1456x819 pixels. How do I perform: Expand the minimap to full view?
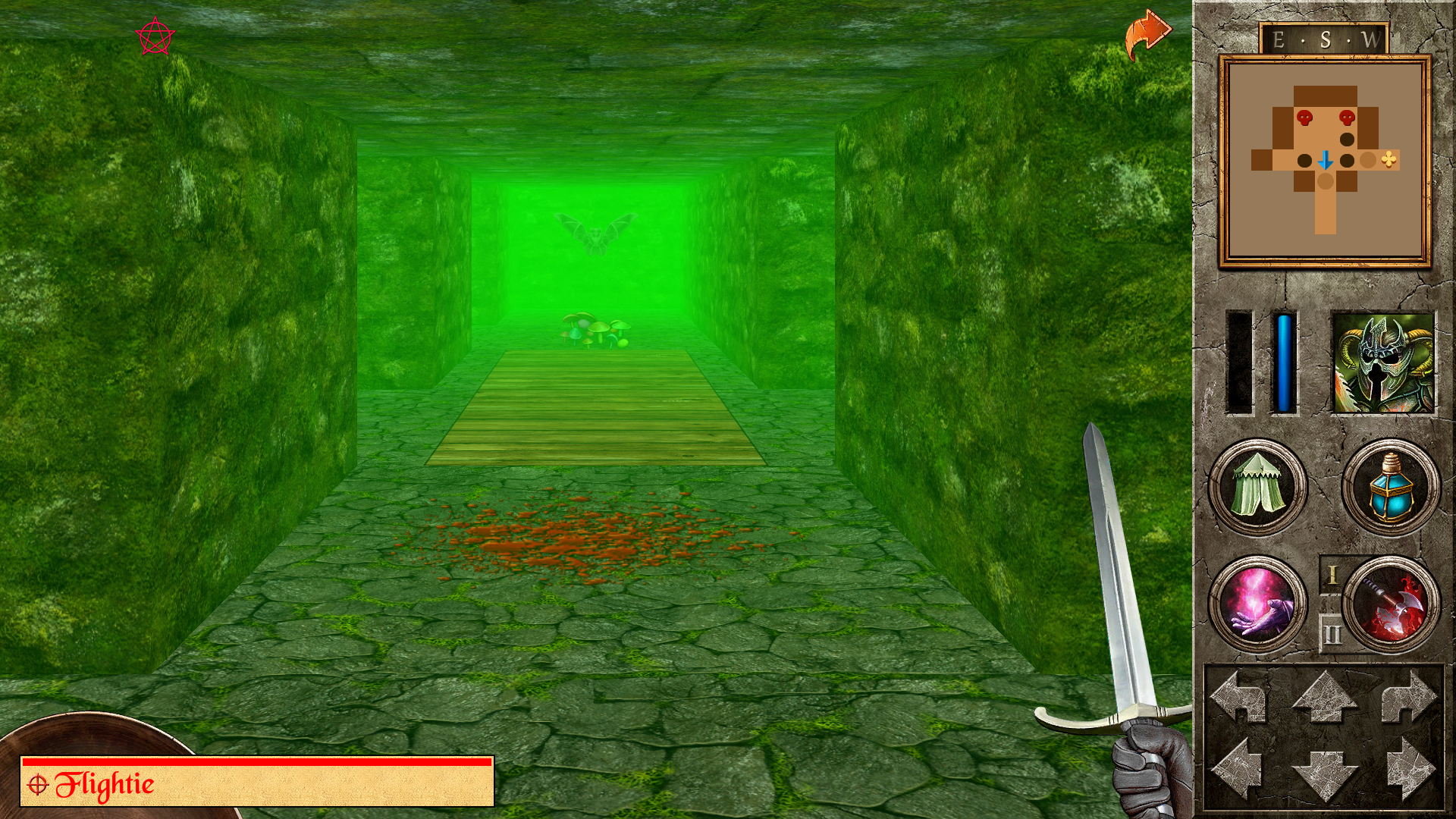pos(1325,159)
